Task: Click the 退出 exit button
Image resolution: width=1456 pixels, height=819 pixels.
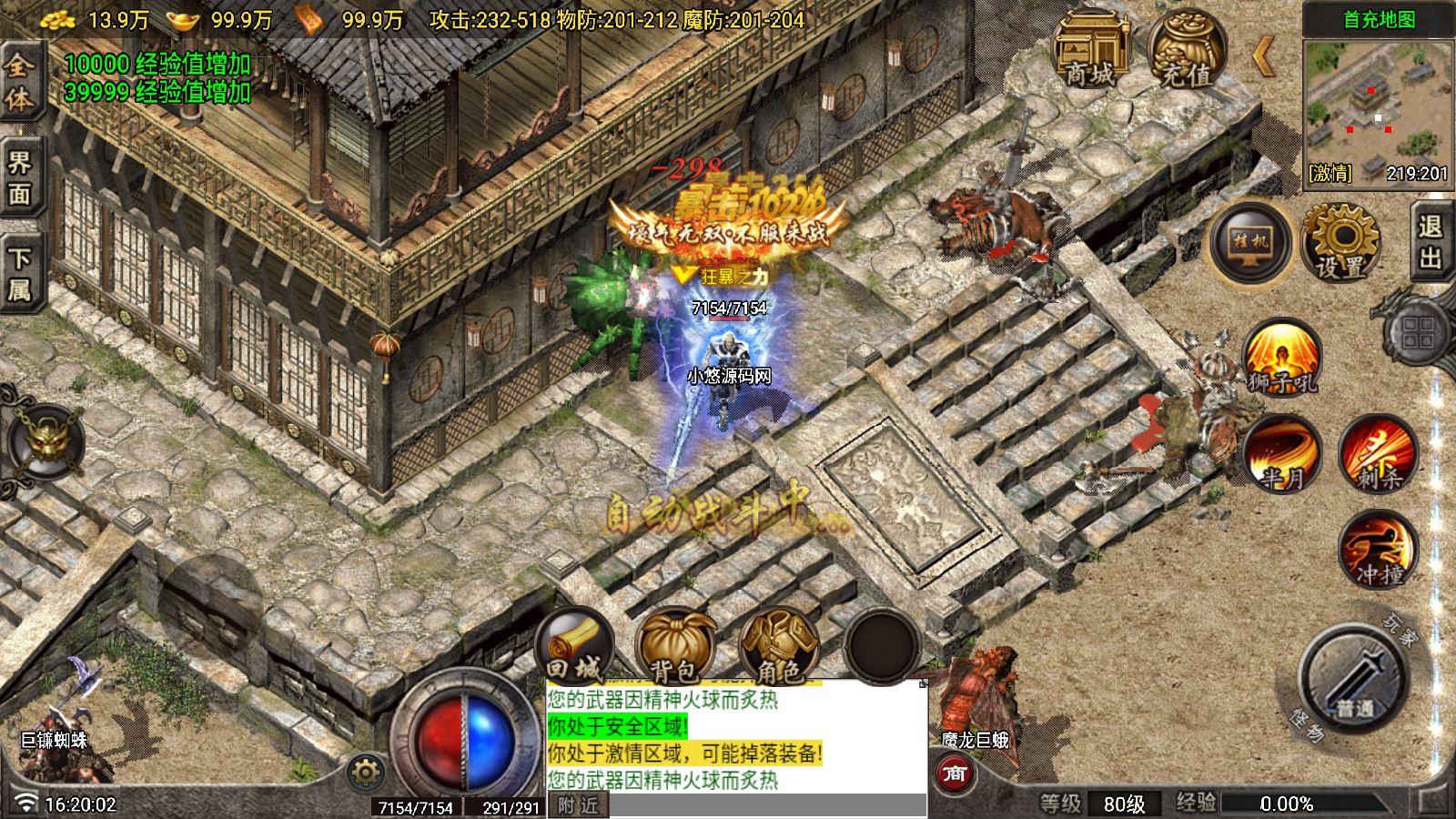Action: [1431, 242]
